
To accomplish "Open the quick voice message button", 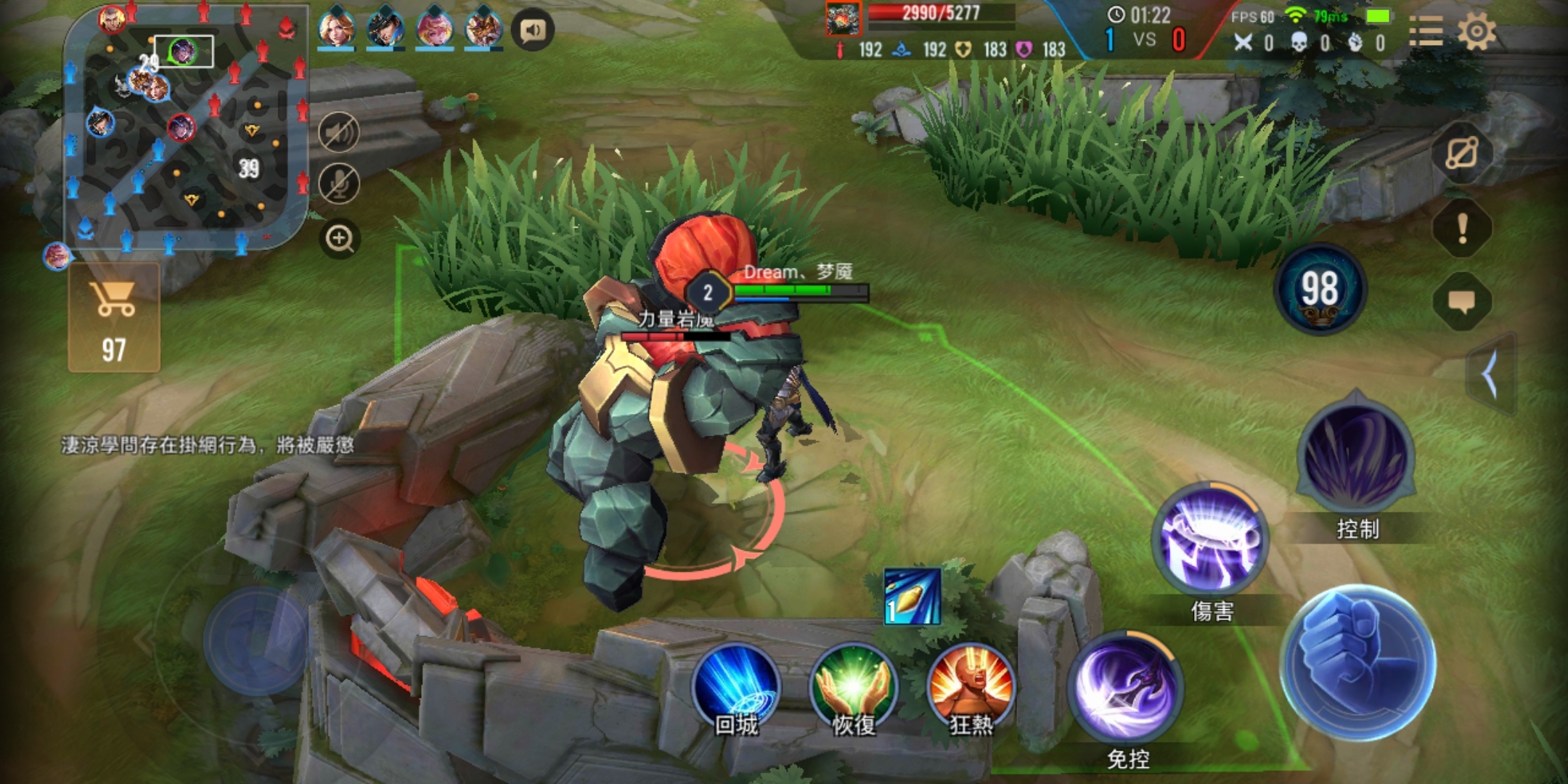I will [x=532, y=30].
